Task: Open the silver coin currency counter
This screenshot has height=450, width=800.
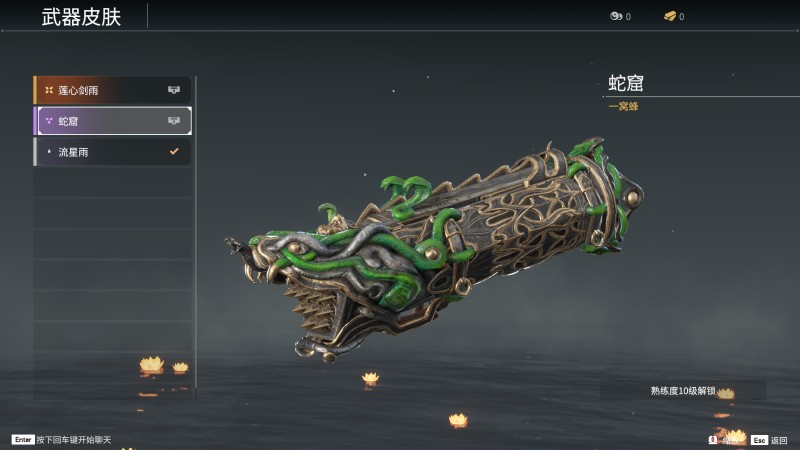Action: [619, 16]
